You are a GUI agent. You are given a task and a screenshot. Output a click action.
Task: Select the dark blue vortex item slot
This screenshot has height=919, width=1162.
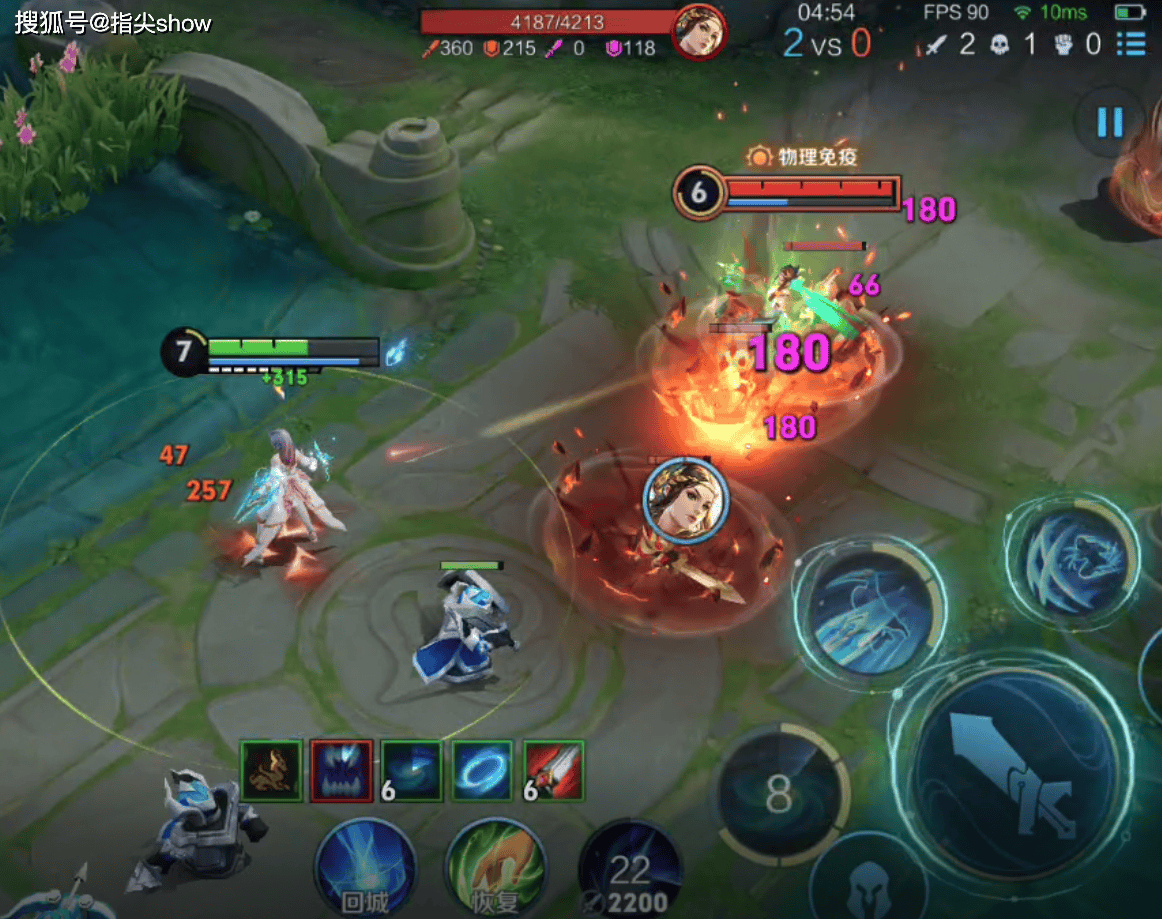coord(412,771)
